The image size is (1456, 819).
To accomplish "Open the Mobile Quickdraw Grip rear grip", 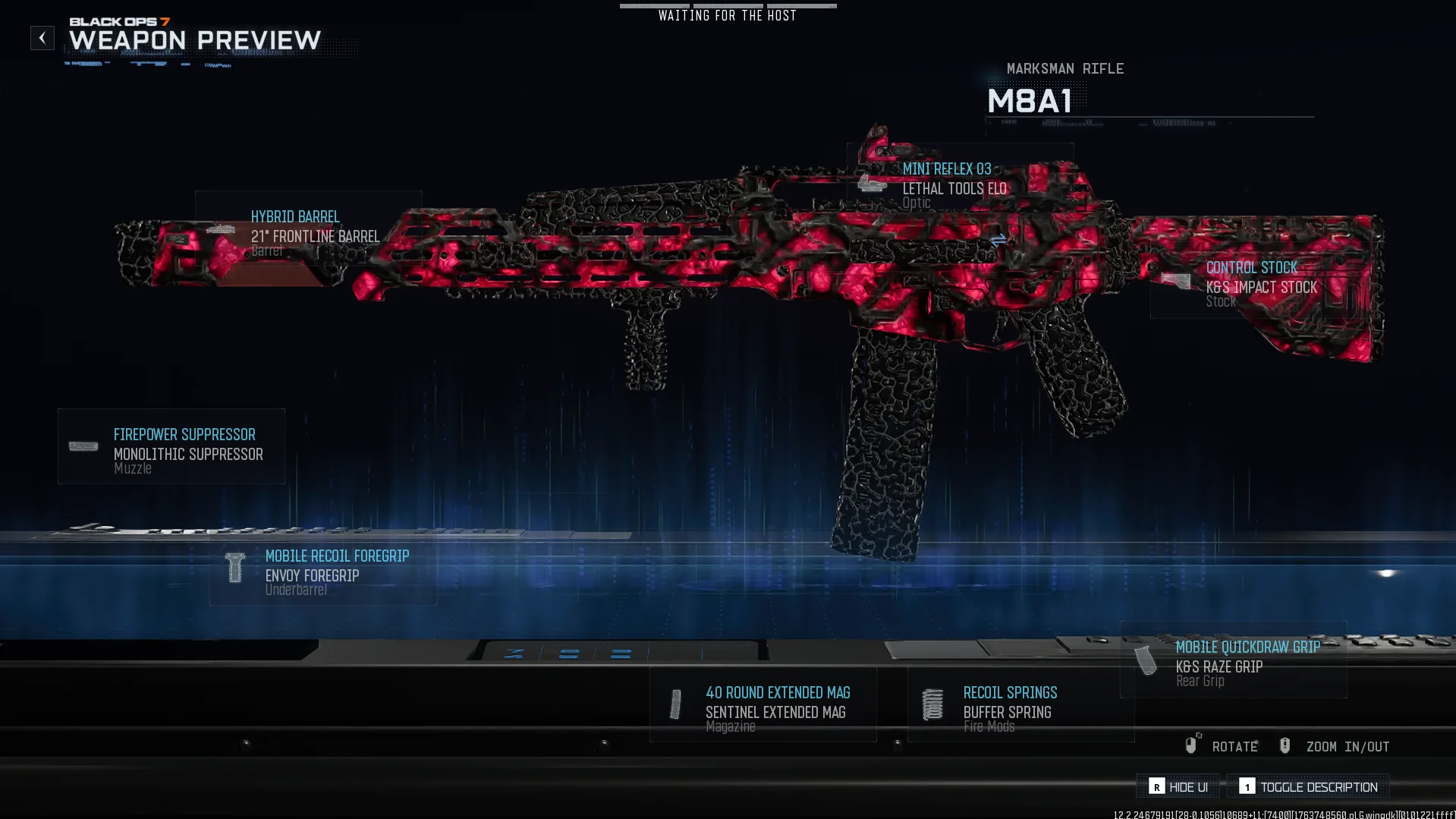I will click(1234, 660).
